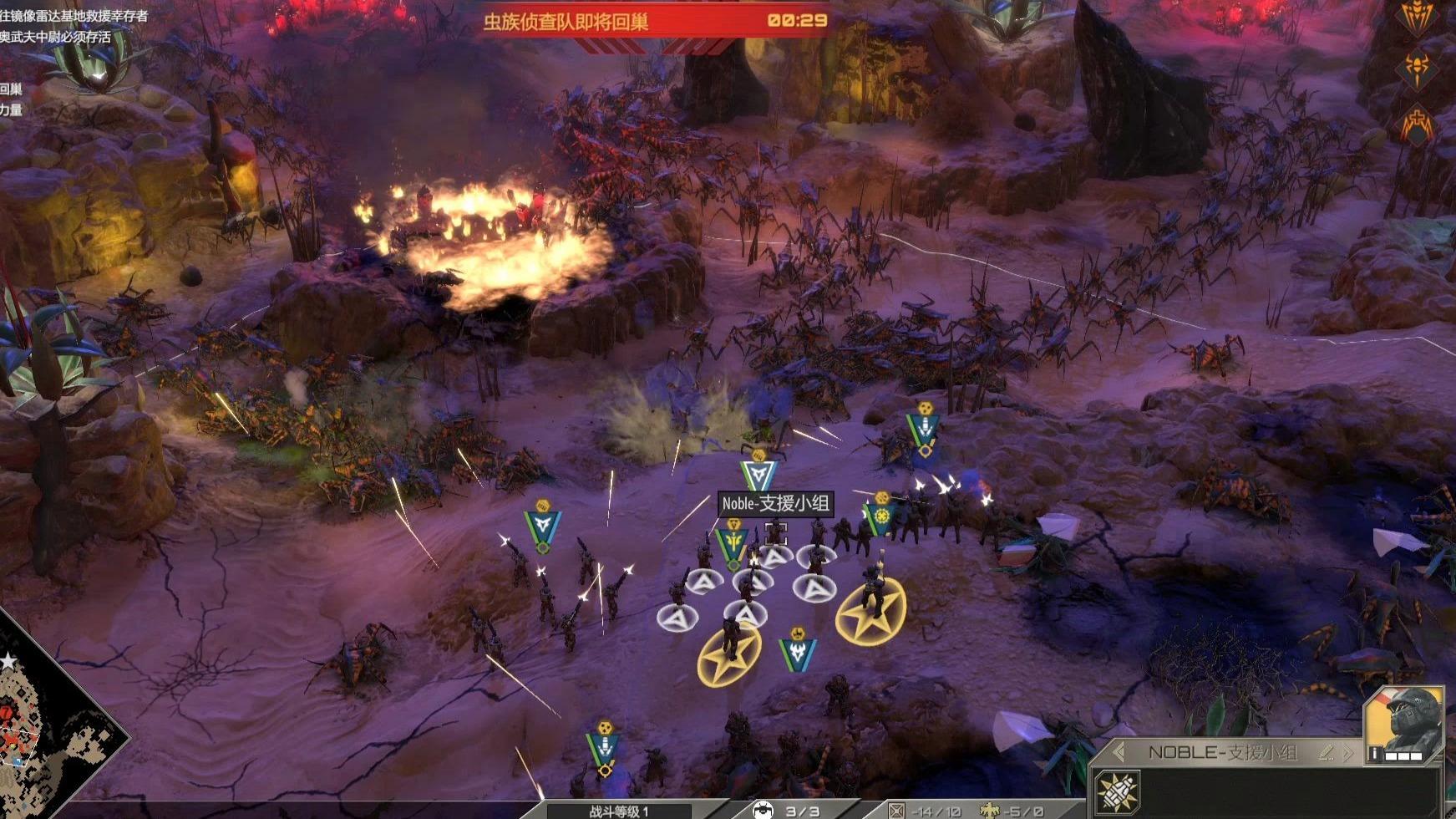Image resolution: width=1456 pixels, height=819 pixels.
Task: Select the squad marker with beast-head emblem
Action: 798,654
